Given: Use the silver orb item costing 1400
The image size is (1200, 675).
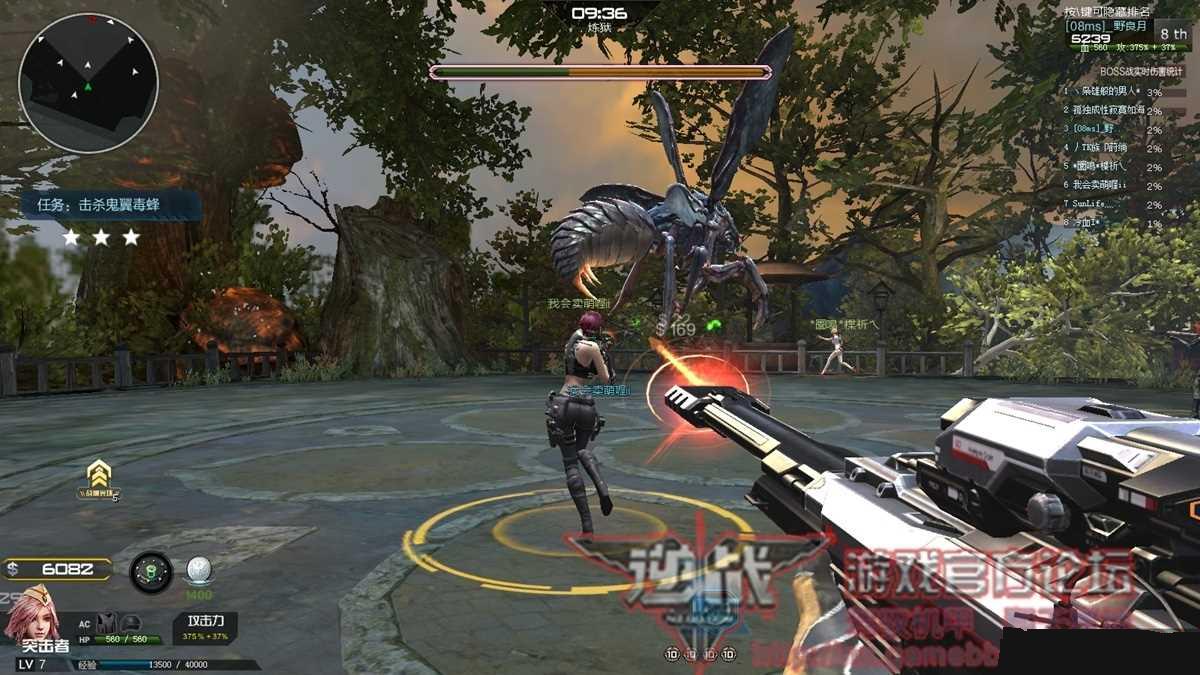Looking at the screenshot, I should (x=198, y=572).
